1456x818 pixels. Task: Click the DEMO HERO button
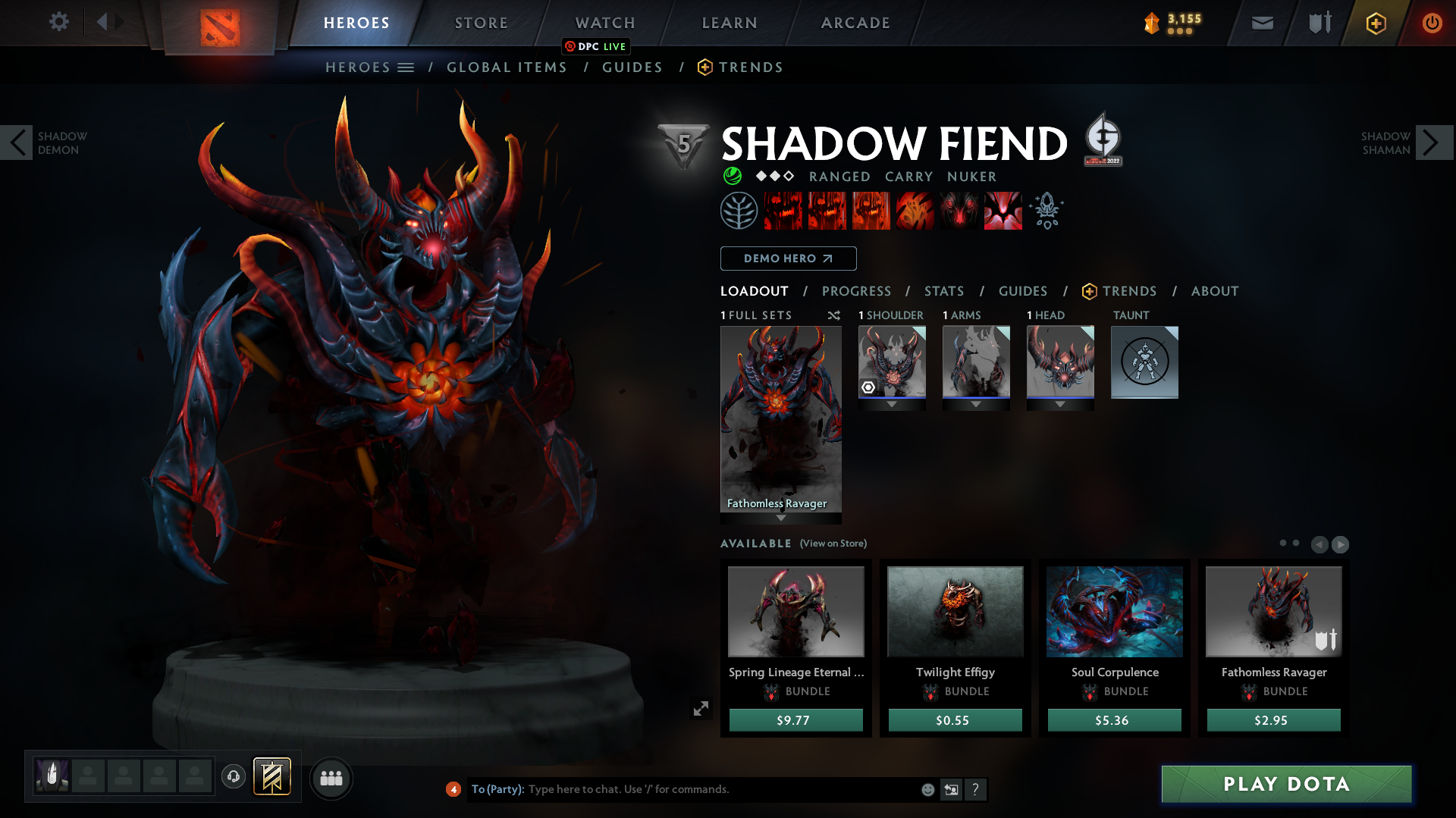pyautogui.click(x=788, y=259)
